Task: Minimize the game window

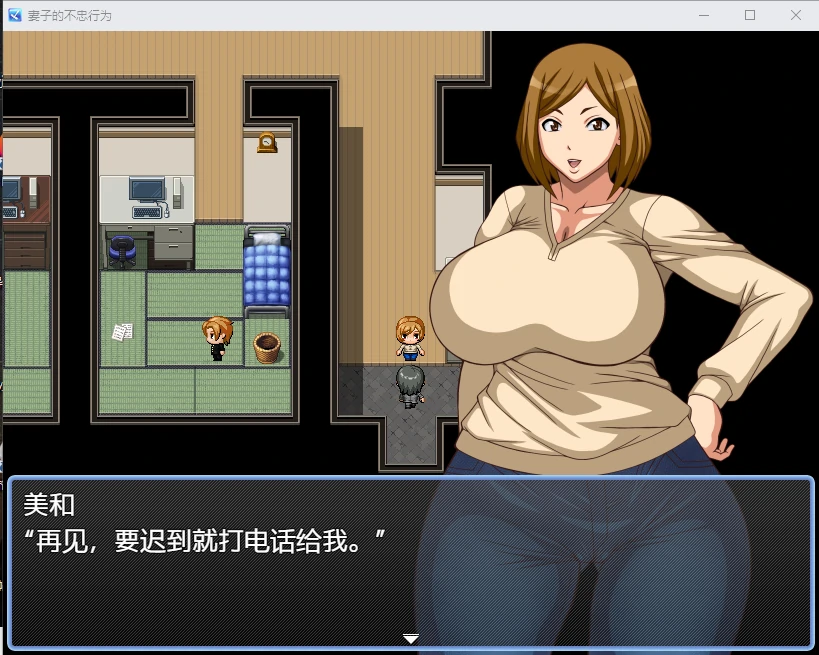Action: click(704, 15)
